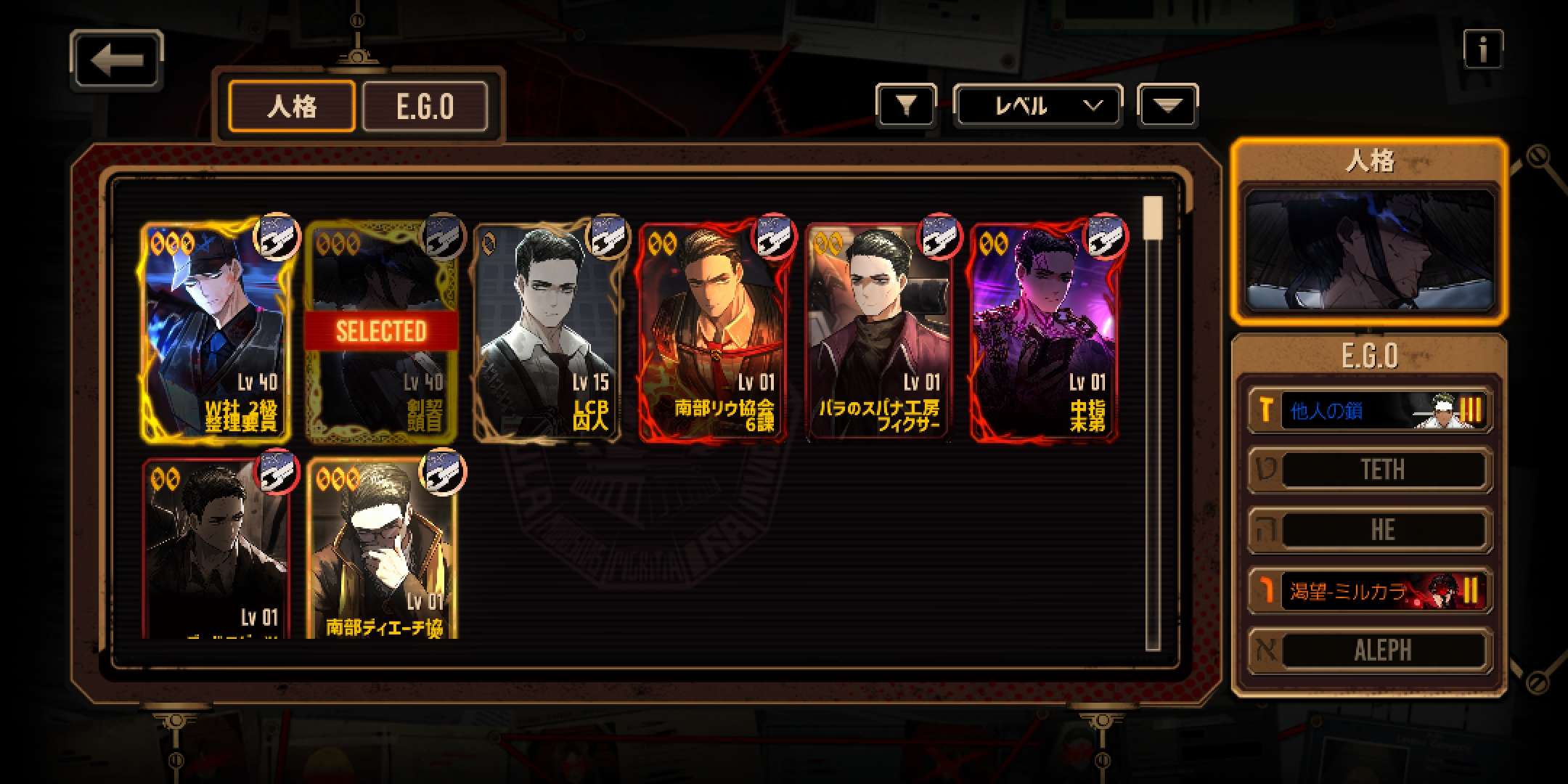Image resolution: width=1568 pixels, height=784 pixels.
Task: Go back with the arrow button
Action: click(x=116, y=60)
